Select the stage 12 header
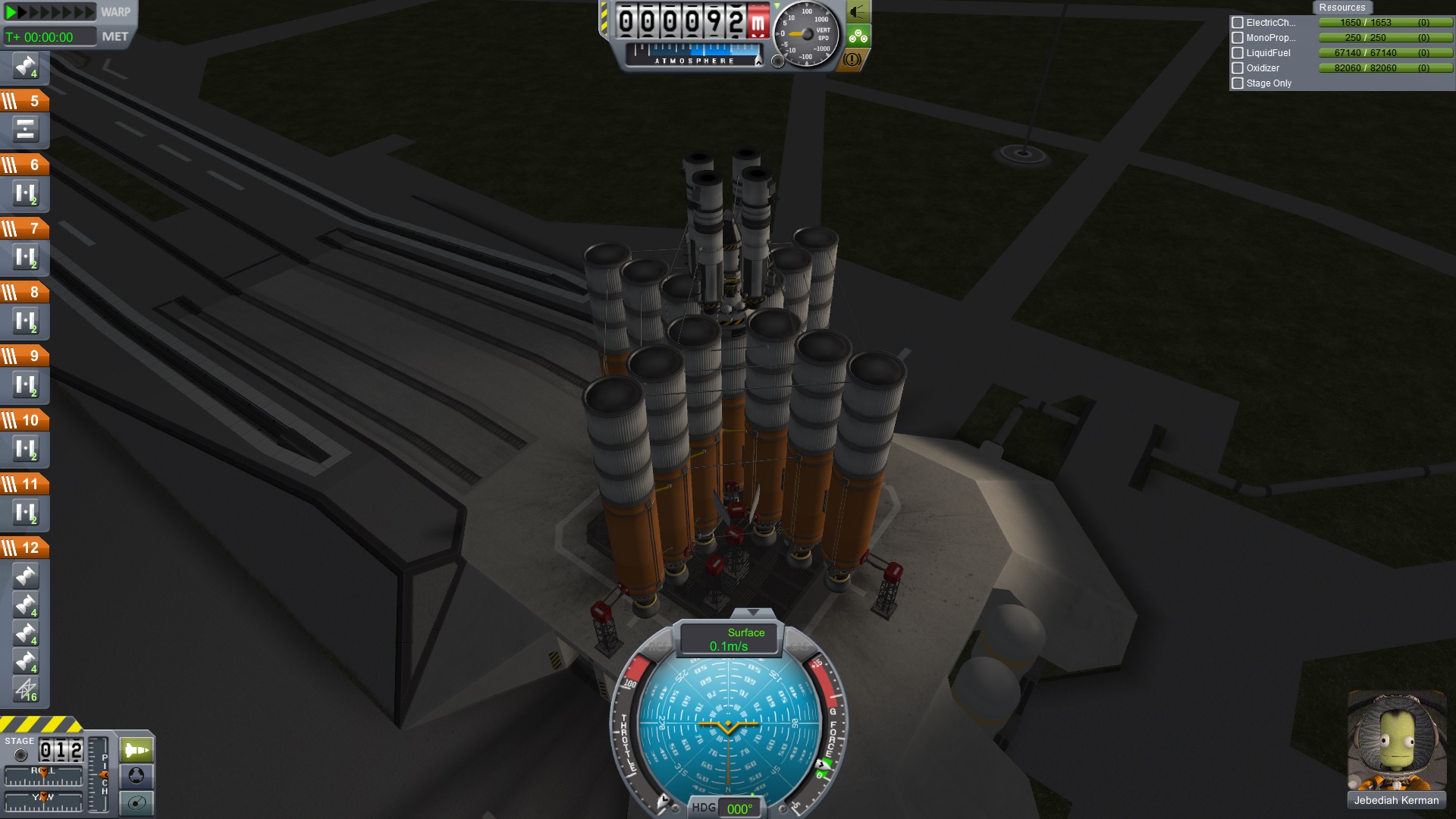The width and height of the screenshot is (1456, 819). [x=24, y=548]
